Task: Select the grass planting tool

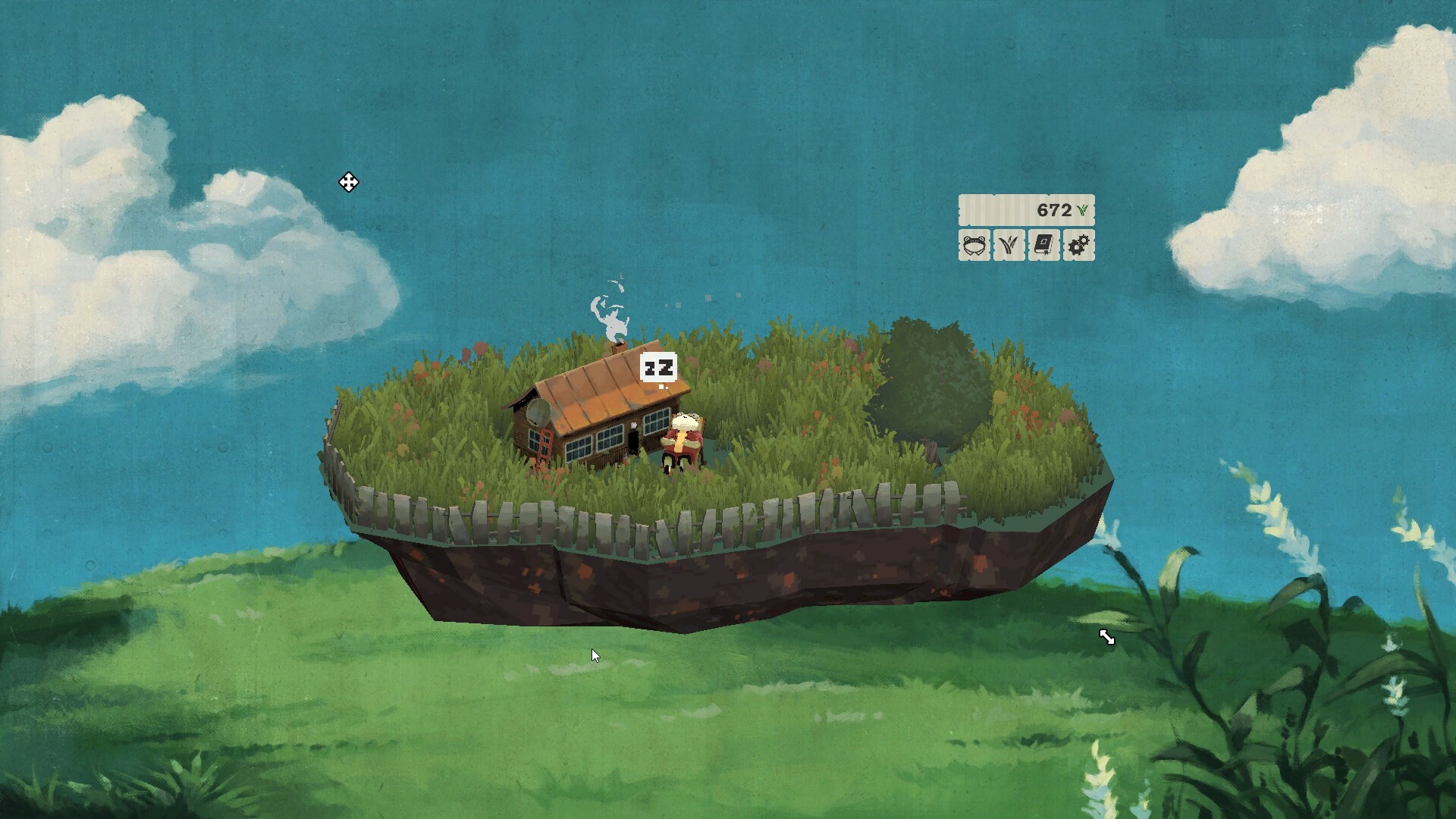Action: [x=1008, y=246]
